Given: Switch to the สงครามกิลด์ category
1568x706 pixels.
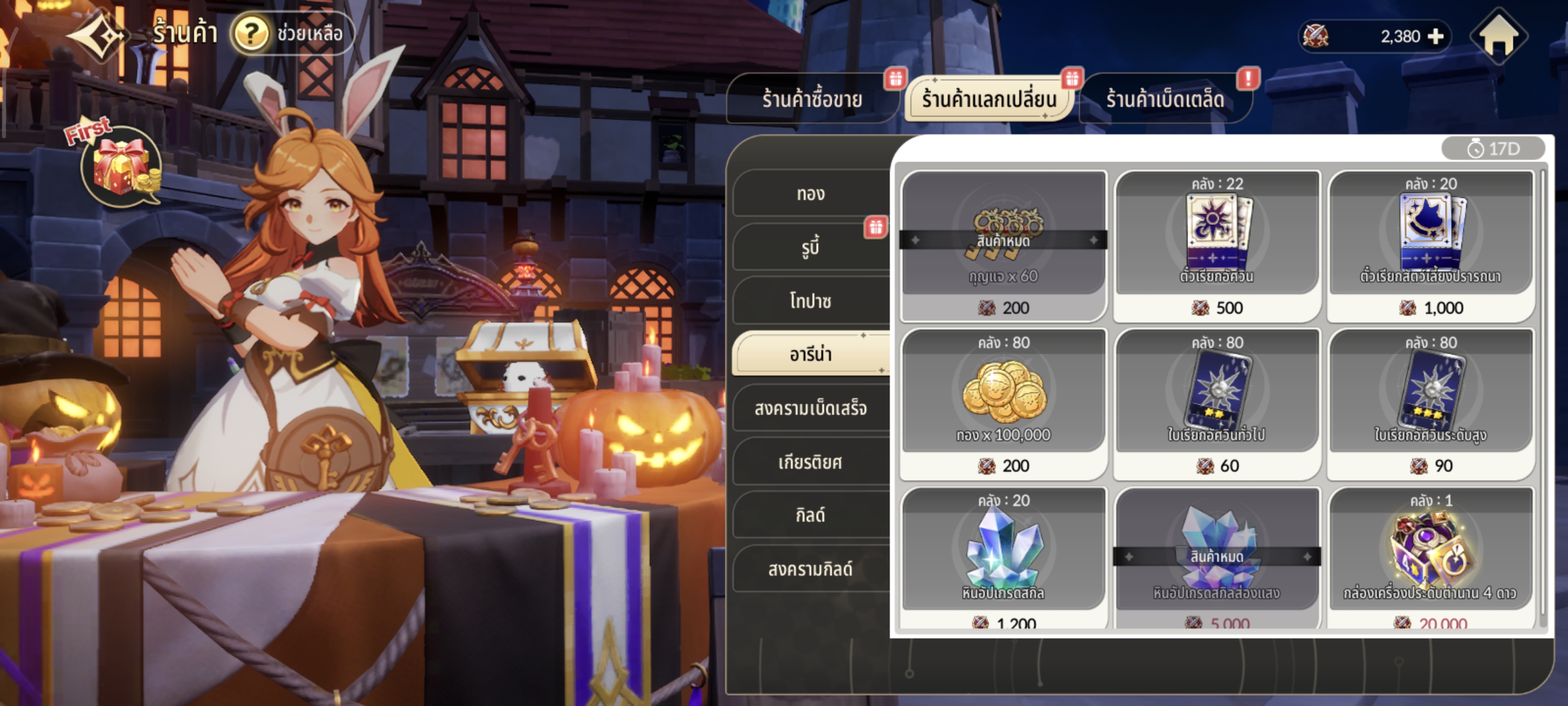Looking at the screenshot, I should [811, 569].
